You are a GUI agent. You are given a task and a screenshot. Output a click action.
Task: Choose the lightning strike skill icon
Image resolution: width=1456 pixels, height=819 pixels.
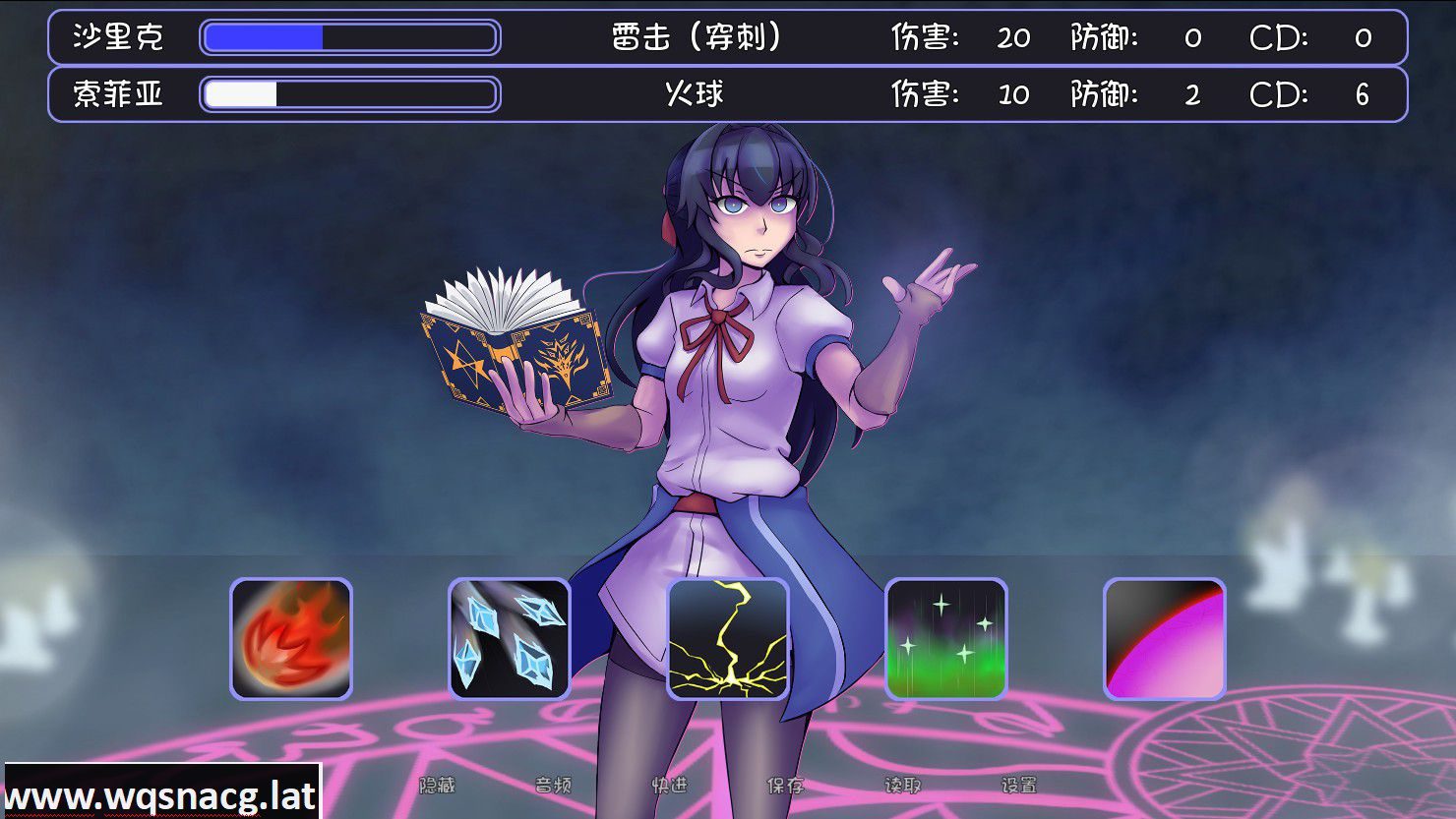pyautogui.click(x=730, y=641)
